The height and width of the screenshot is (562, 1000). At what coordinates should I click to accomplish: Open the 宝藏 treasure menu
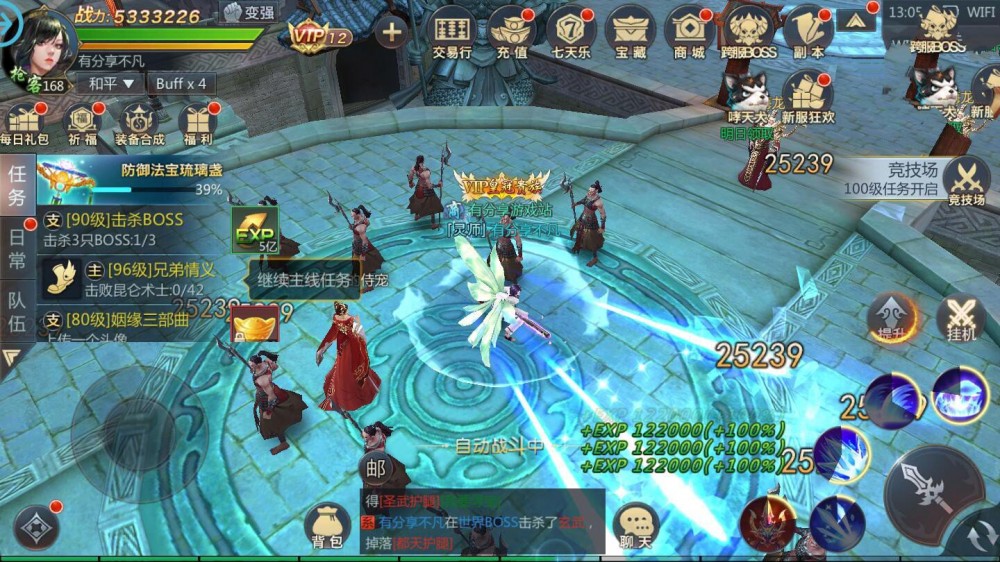[630, 32]
